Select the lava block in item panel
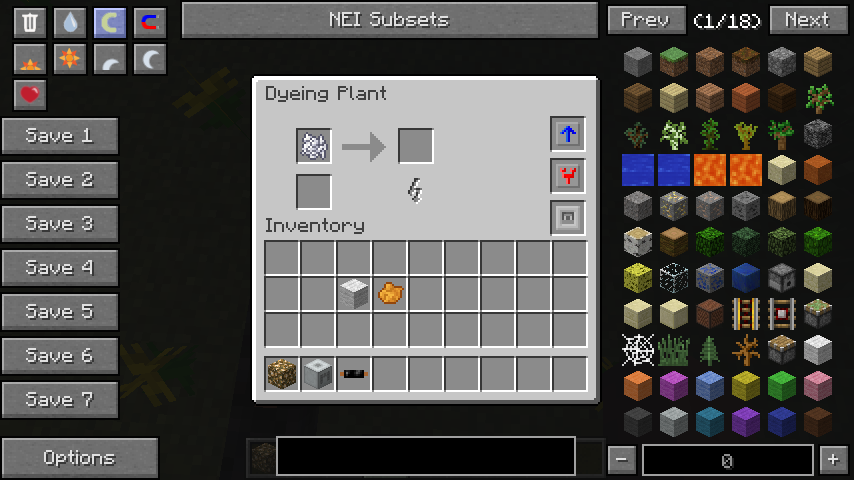The width and height of the screenshot is (854, 480). [x=710, y=169]
